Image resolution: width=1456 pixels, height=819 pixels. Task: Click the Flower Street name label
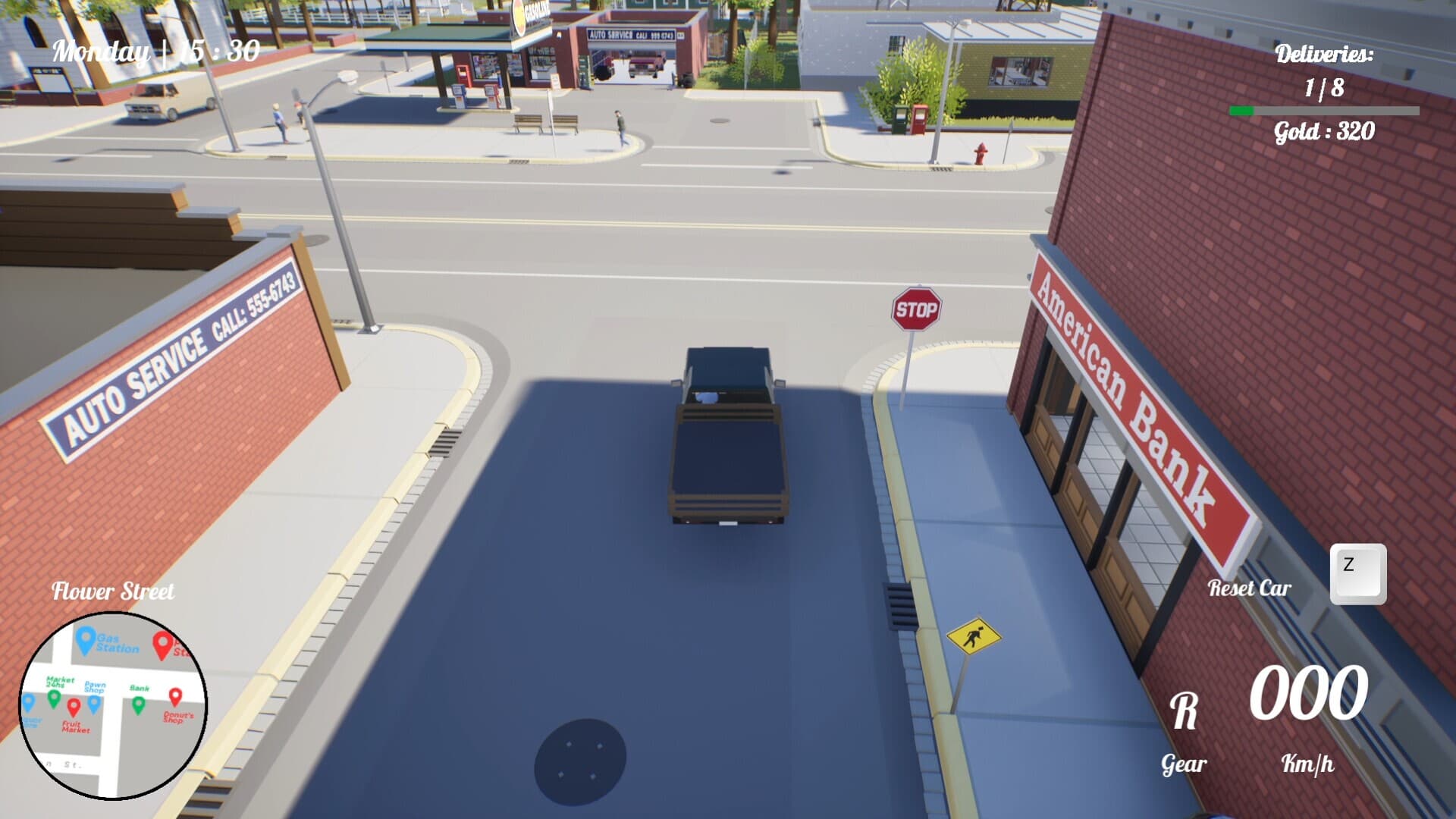pos(114,591)
